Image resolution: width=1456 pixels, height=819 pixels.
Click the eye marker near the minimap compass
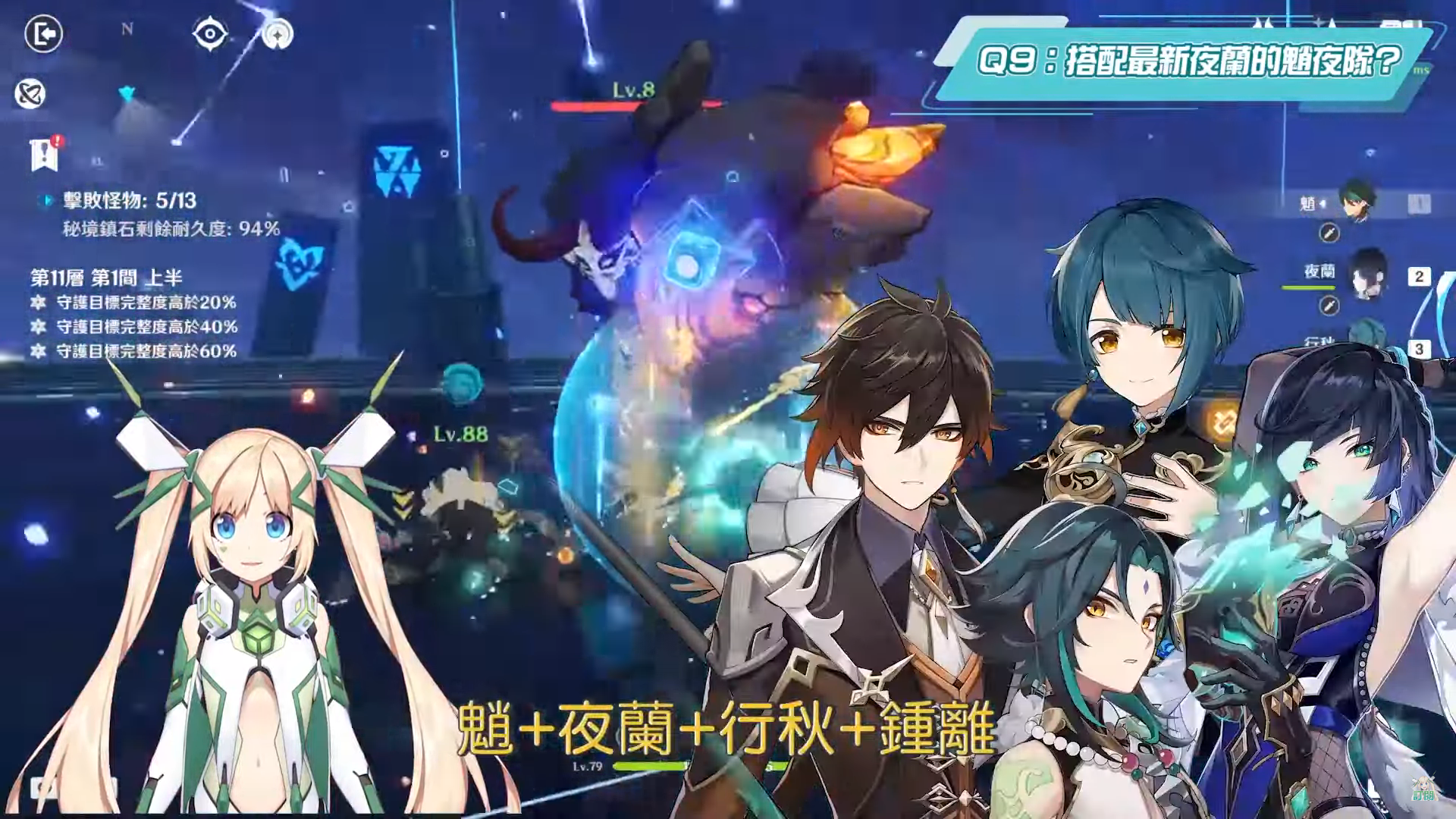point(211,32)
